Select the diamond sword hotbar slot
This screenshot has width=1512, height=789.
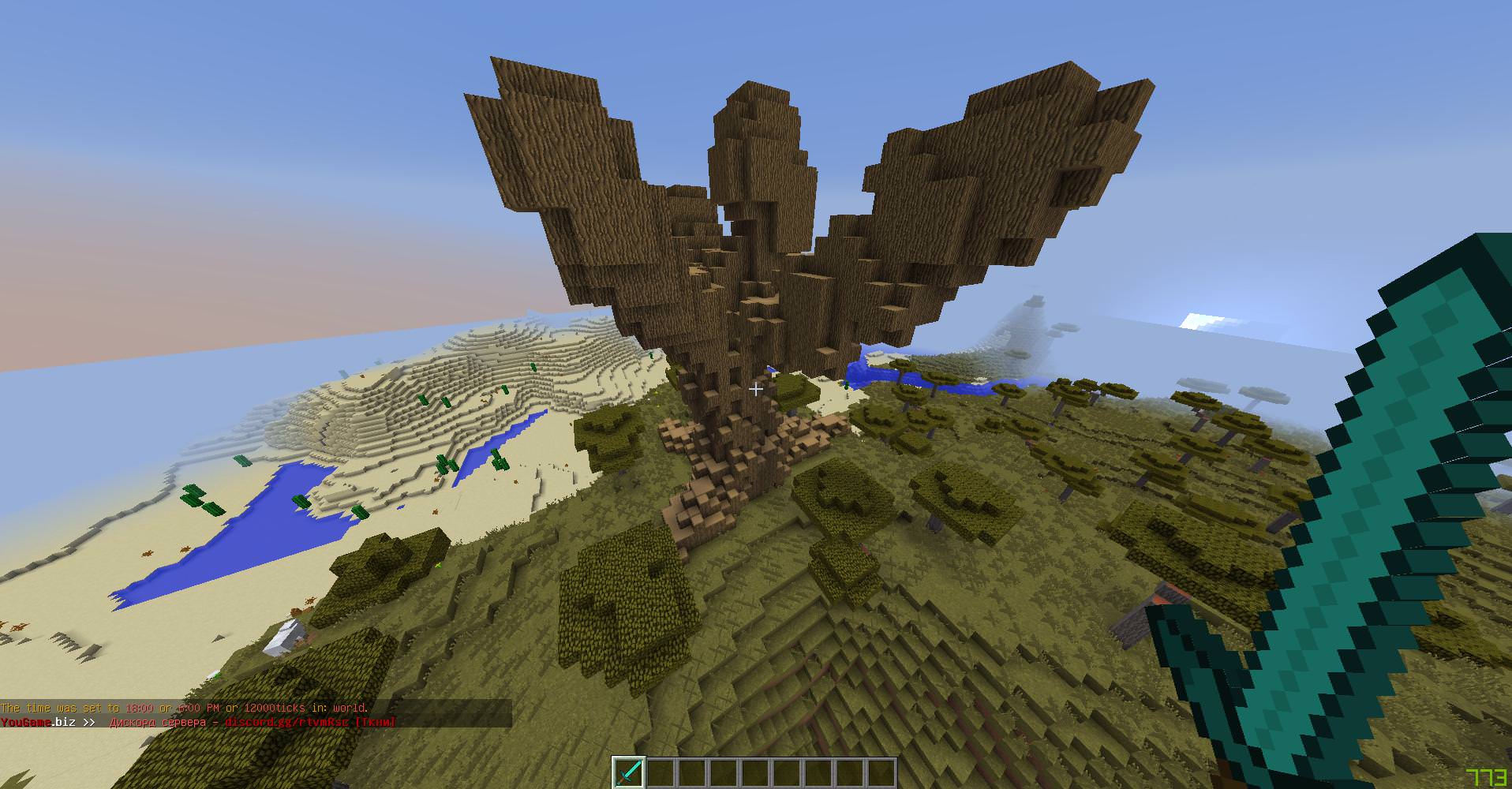point(629,772)
